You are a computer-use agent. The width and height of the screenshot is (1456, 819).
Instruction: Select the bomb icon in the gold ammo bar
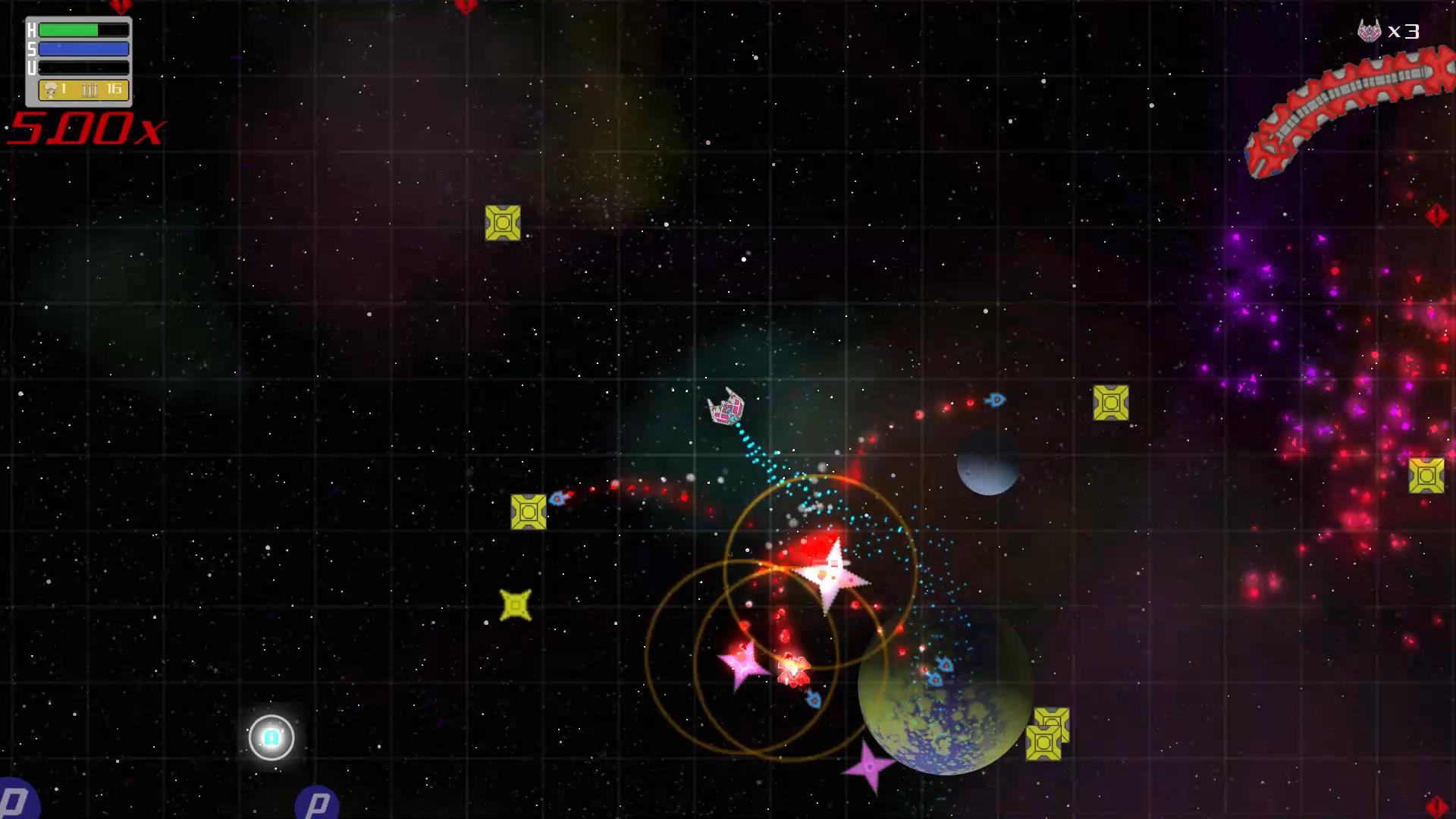point(50,89)
